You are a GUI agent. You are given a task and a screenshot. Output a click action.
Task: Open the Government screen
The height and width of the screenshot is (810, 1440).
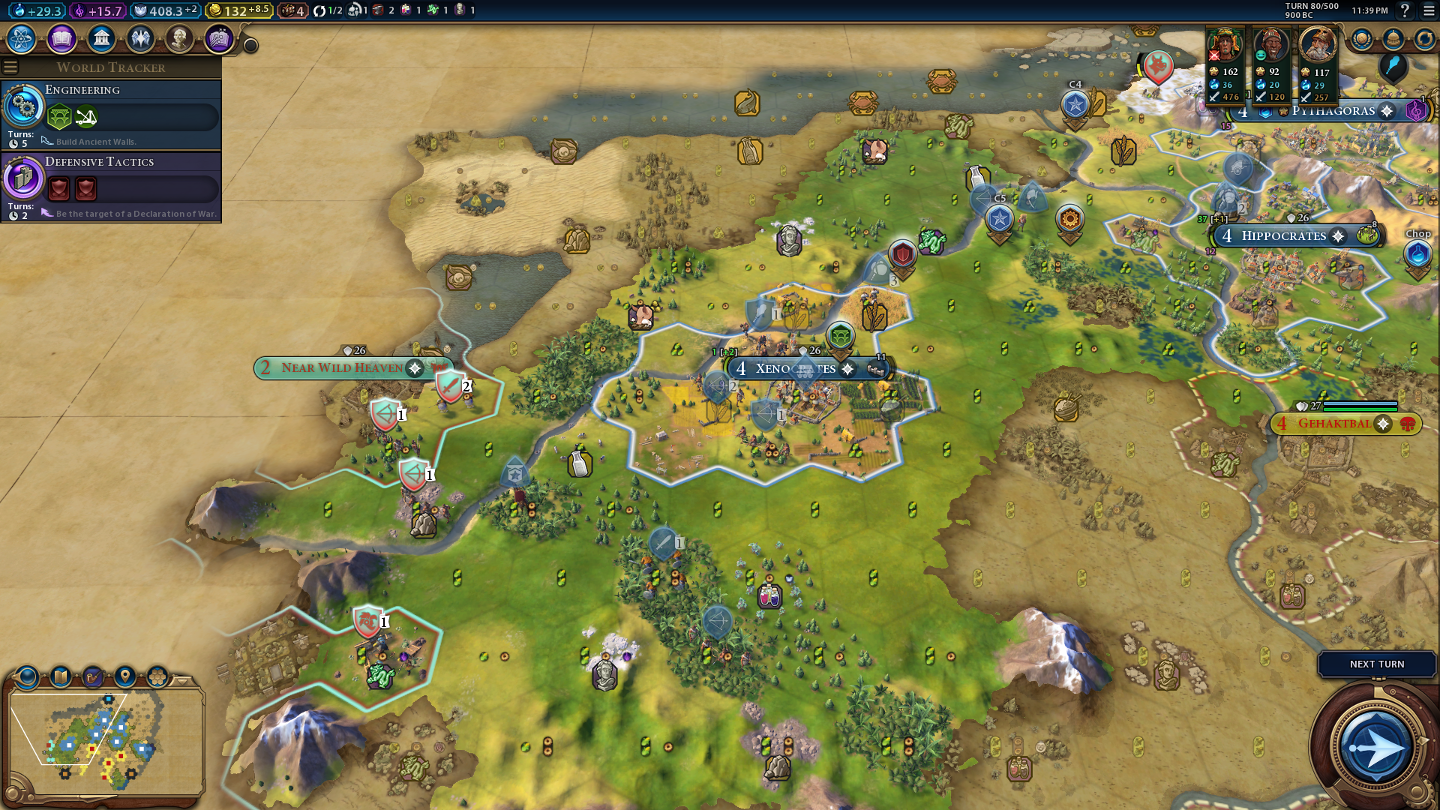(101, 39)
